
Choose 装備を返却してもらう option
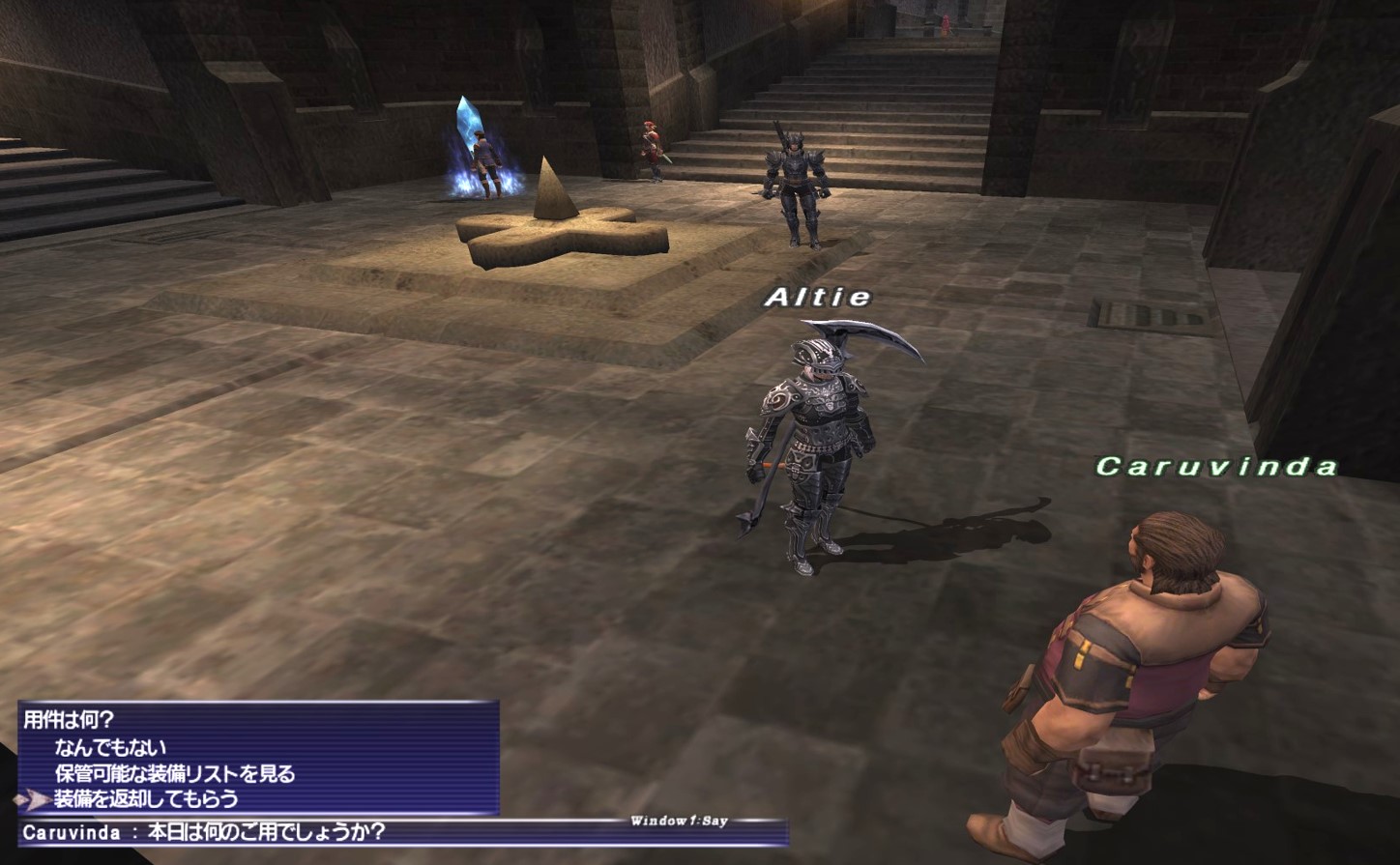[146, 799]
